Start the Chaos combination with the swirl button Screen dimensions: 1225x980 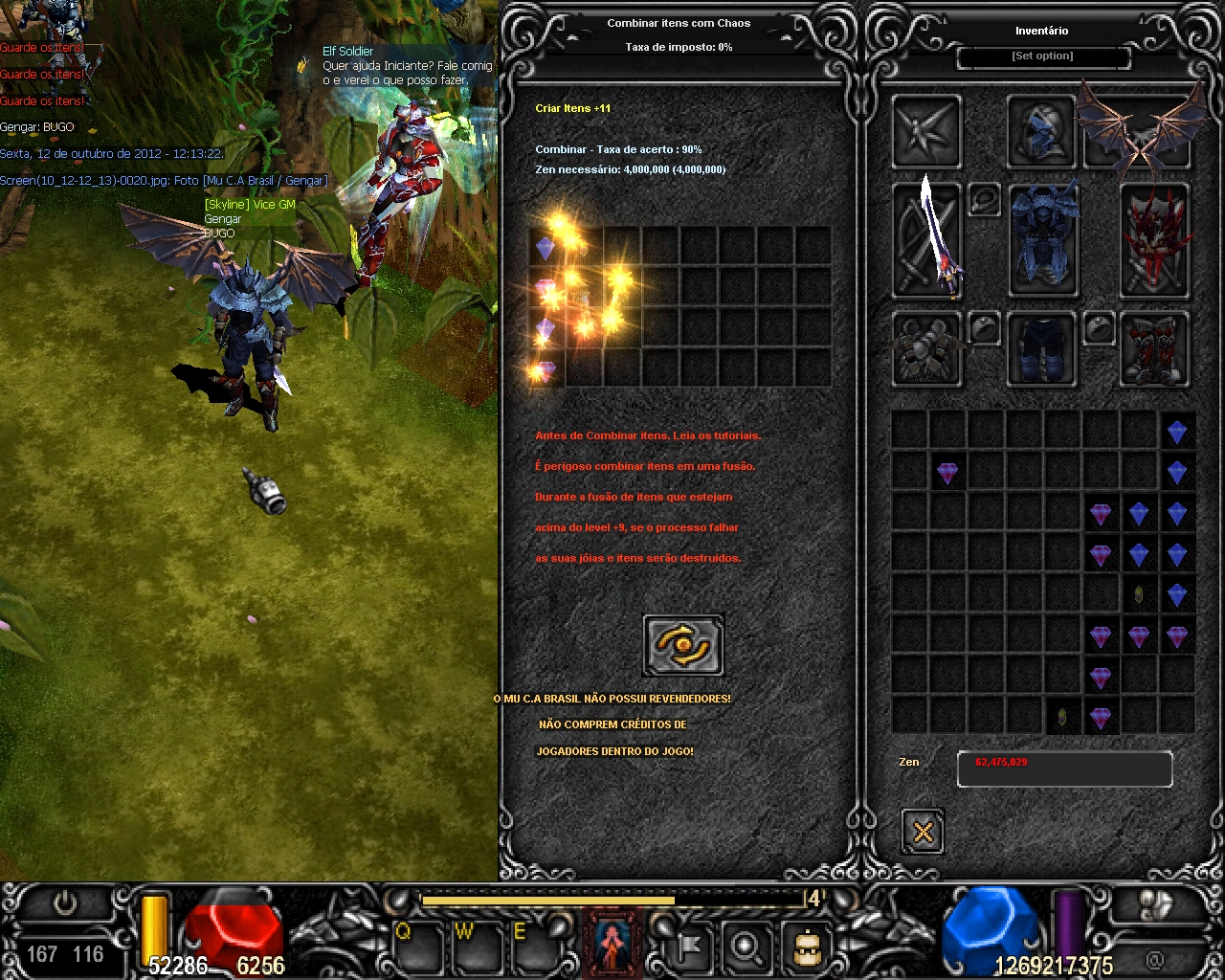[x=683, y=646]
